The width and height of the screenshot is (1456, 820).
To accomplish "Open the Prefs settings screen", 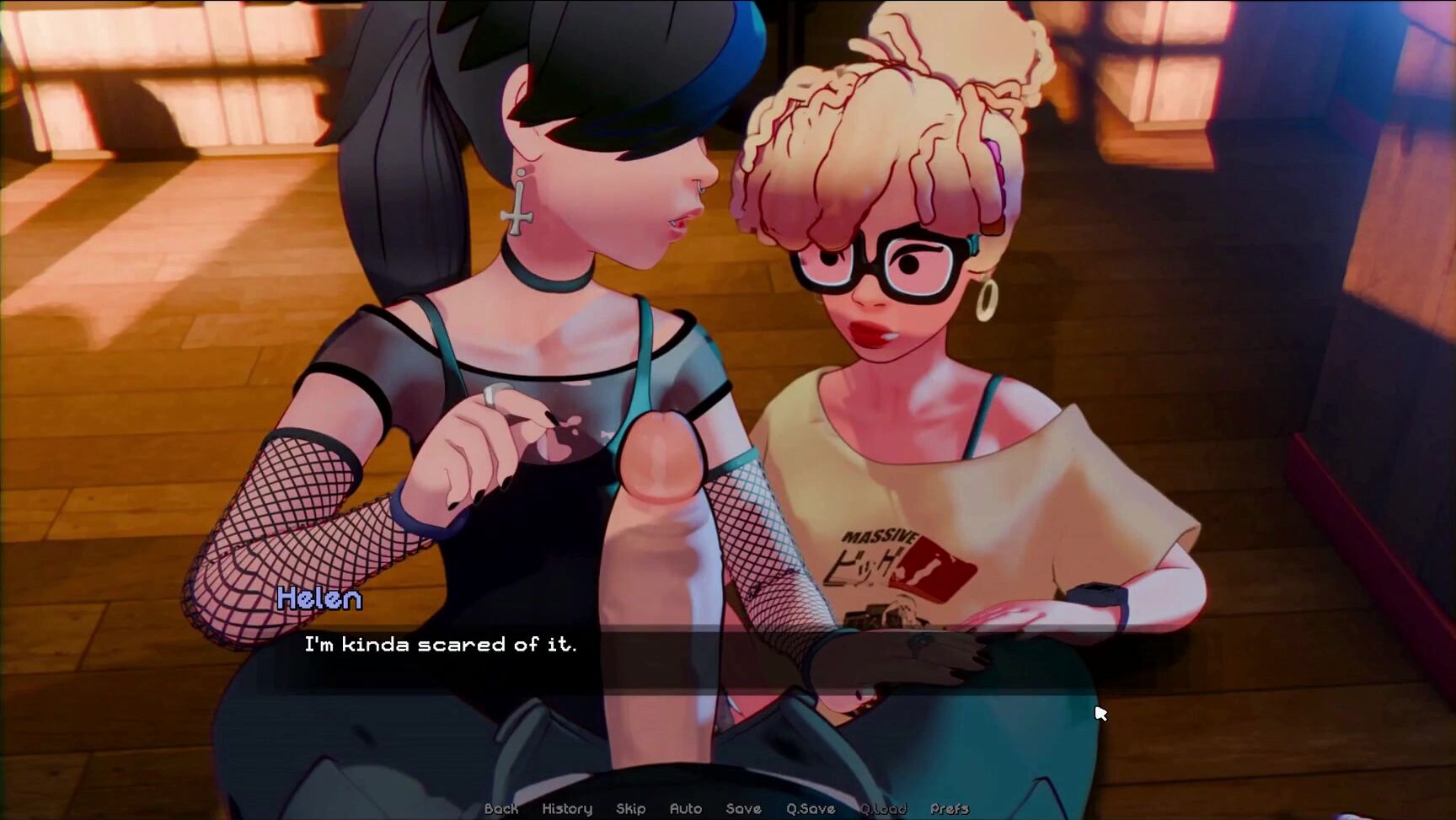I will click(x=950, y=809).
